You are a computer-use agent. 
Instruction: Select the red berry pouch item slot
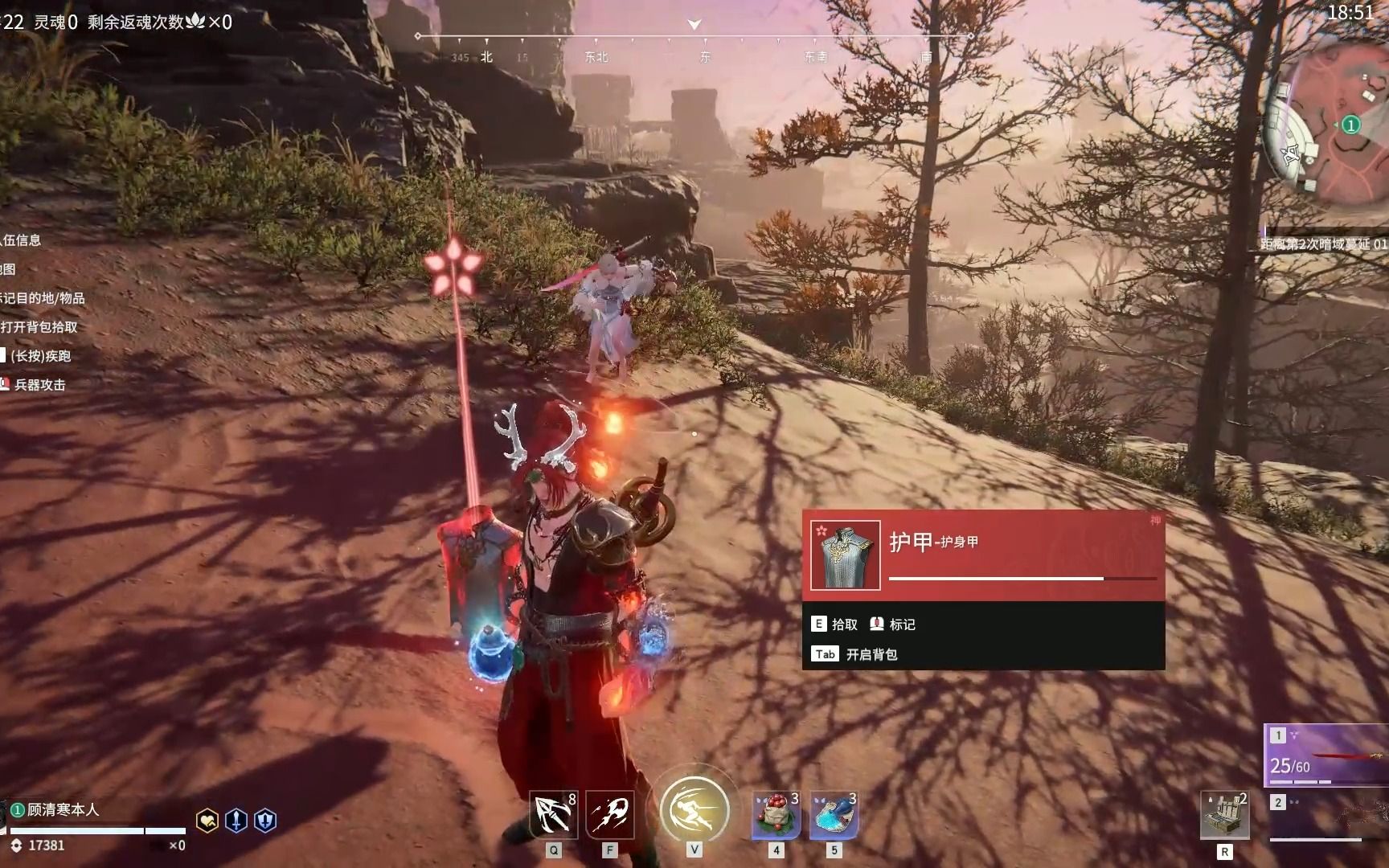[x=776, y=814]
